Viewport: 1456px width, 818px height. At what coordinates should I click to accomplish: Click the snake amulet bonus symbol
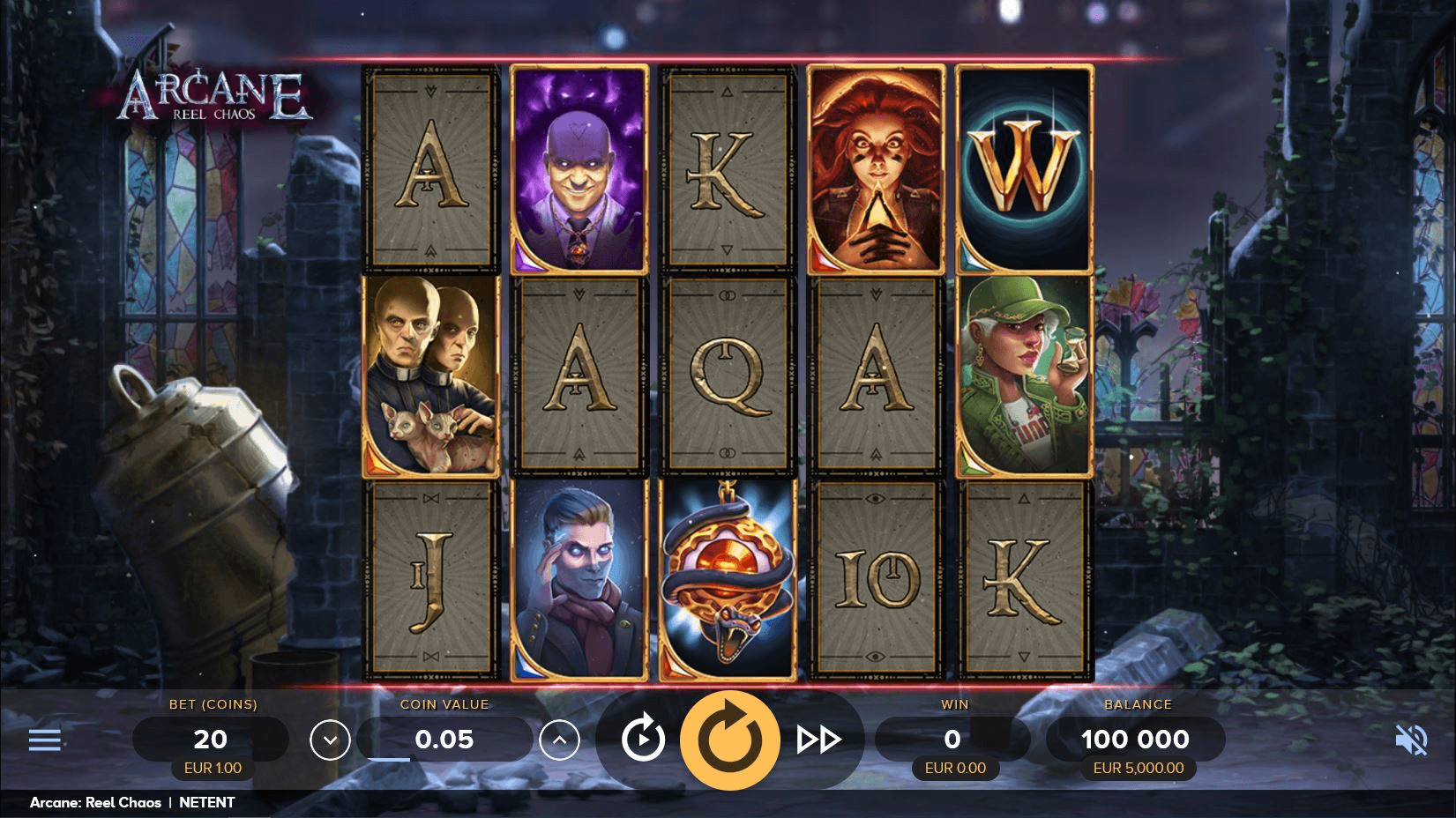[728, 582]
